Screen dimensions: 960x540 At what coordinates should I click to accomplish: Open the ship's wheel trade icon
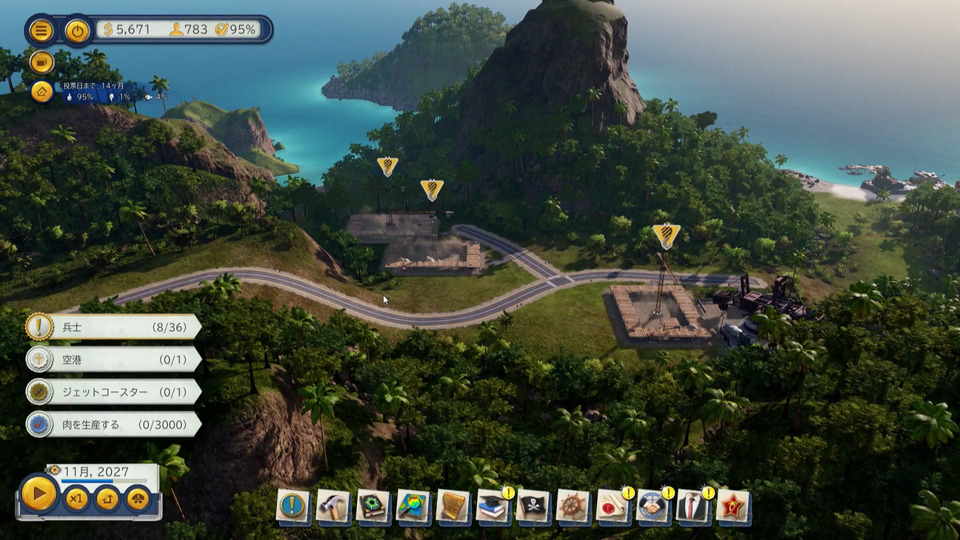click(573, 506)
